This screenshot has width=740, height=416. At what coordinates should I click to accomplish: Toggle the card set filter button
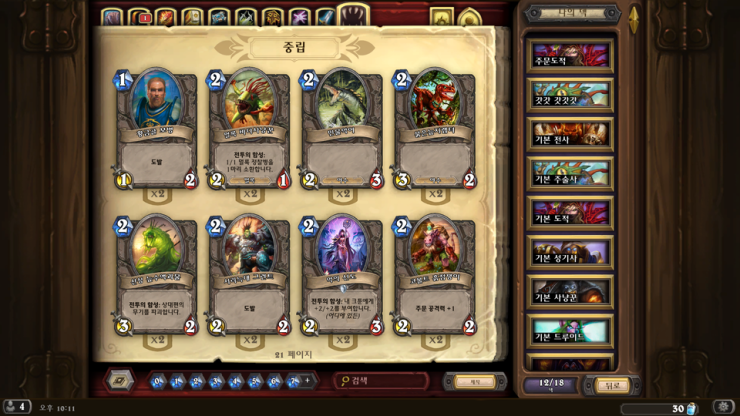coord(119,381)
